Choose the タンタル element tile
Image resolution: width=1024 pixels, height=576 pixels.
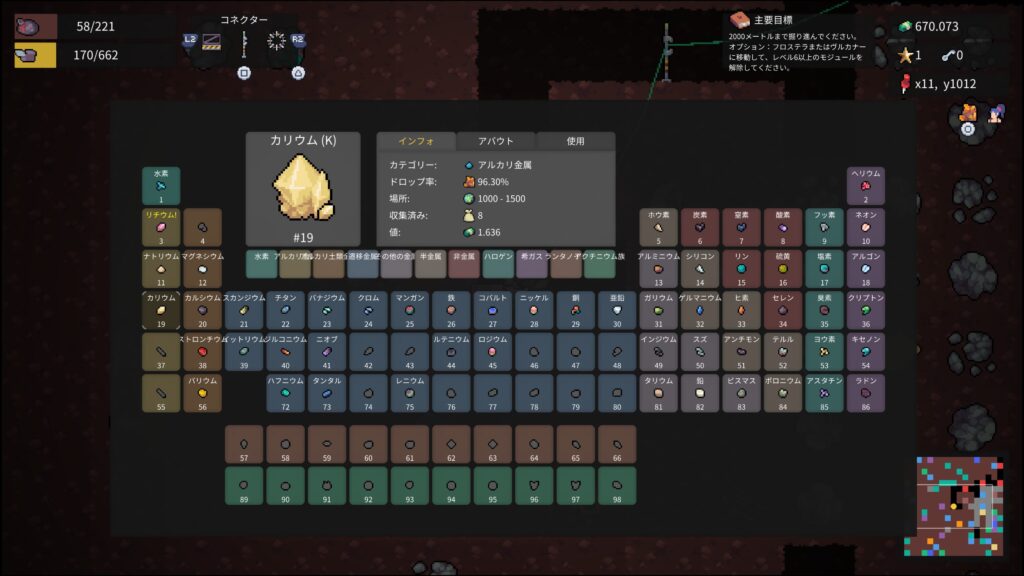pos(327,393)
